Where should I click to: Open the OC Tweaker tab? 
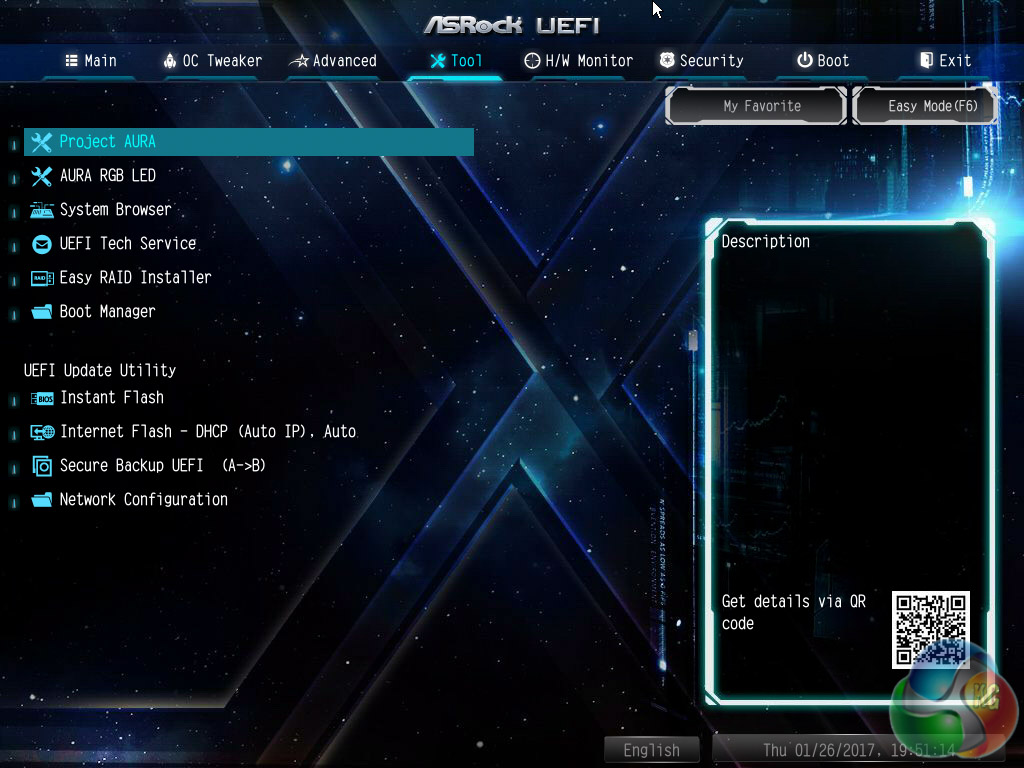(212, 61)
